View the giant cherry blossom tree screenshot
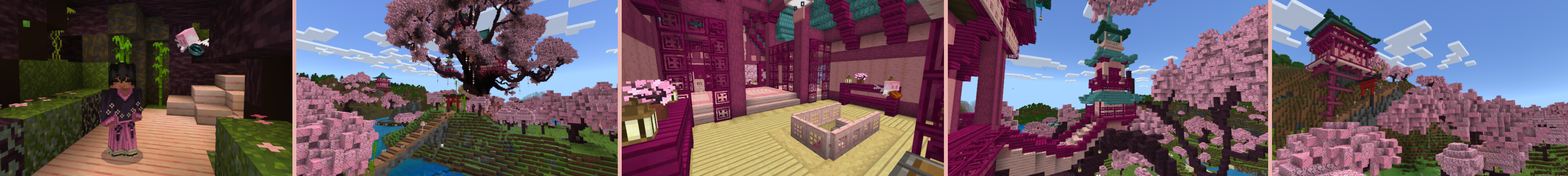Image resolution: width=1568 pixels, height=176 pixels. (x=457, y=88)
